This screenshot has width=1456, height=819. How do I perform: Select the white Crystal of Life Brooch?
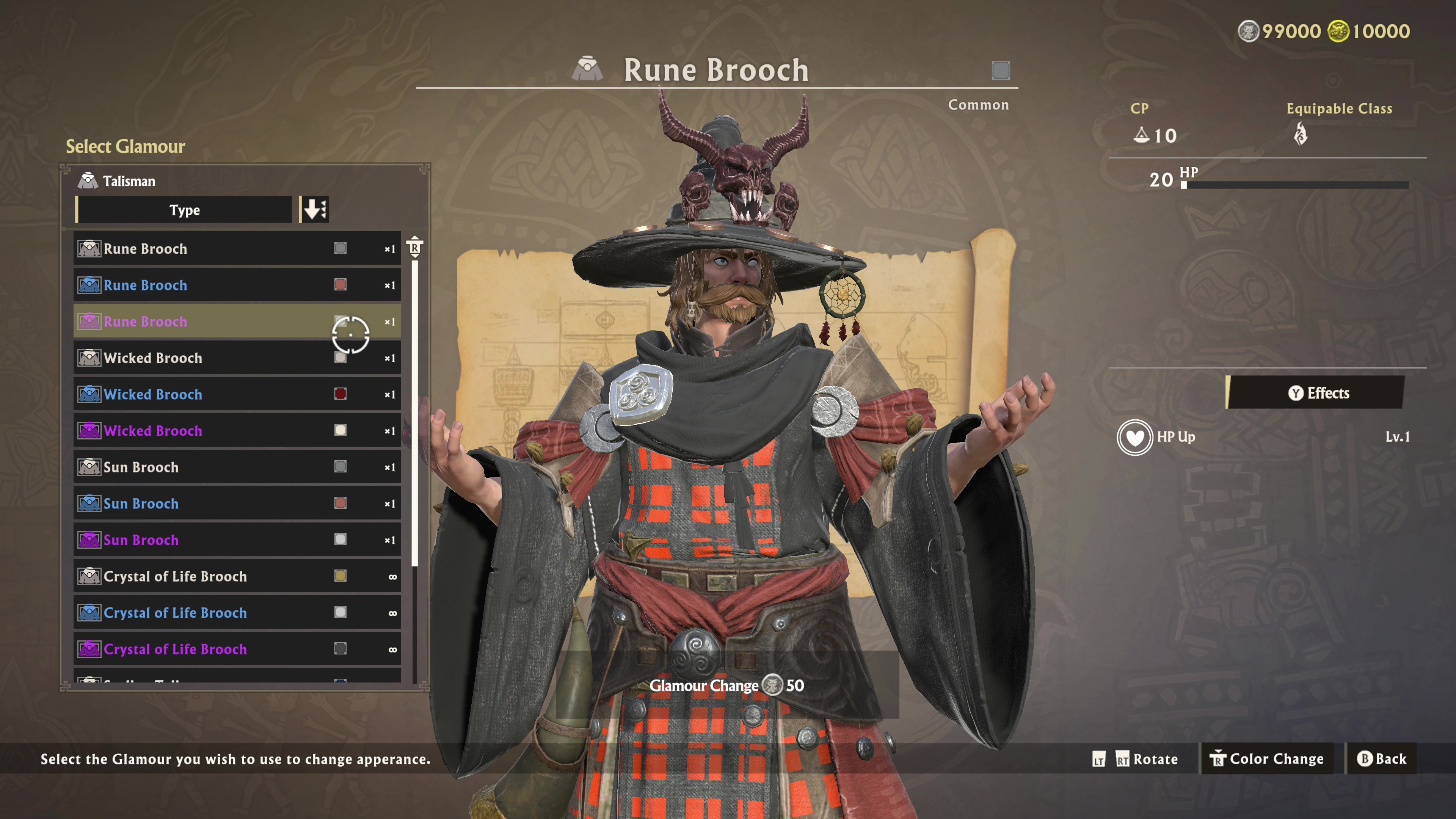coord(237,576)
